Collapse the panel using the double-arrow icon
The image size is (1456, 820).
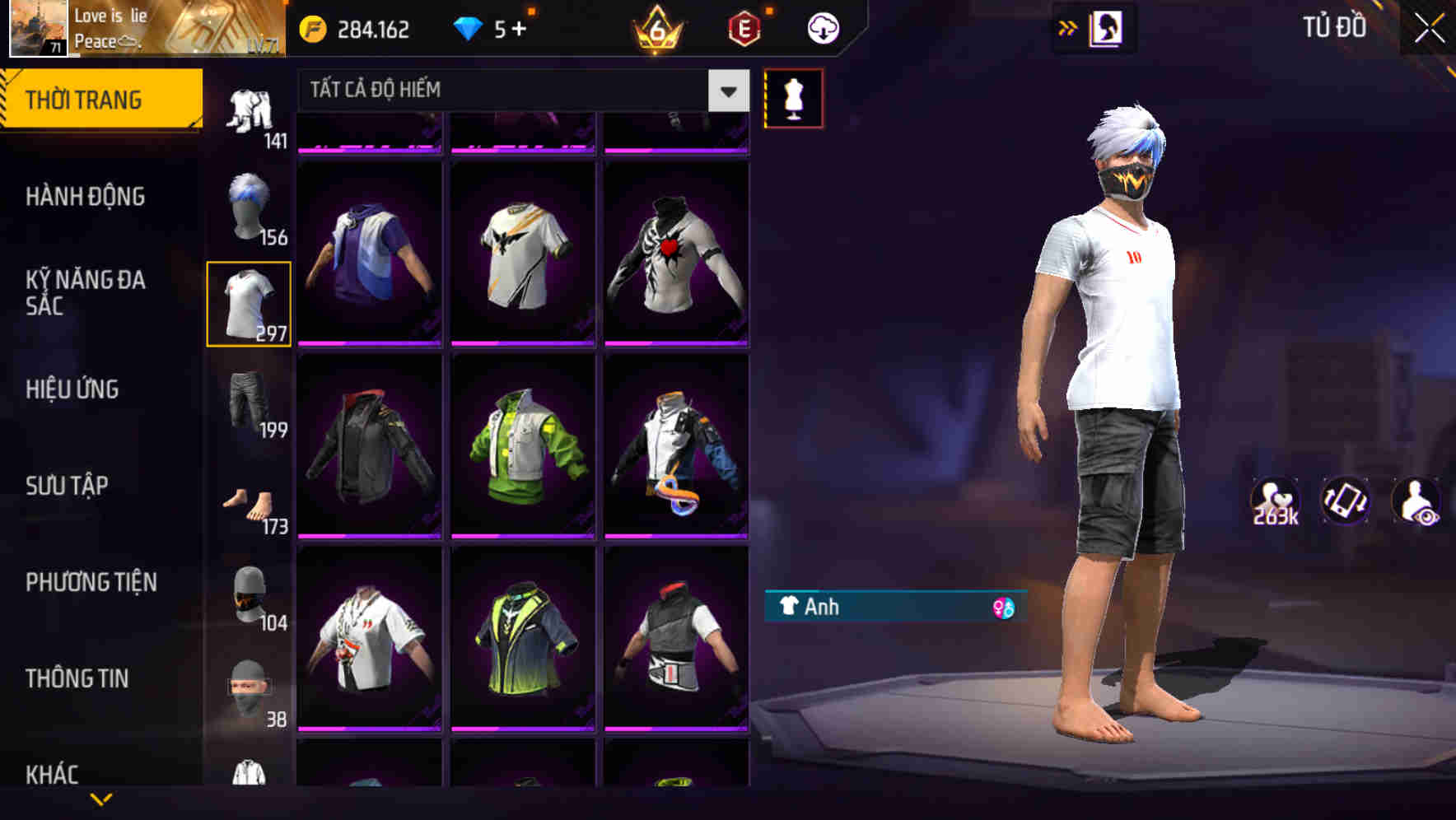[1068, 26]
